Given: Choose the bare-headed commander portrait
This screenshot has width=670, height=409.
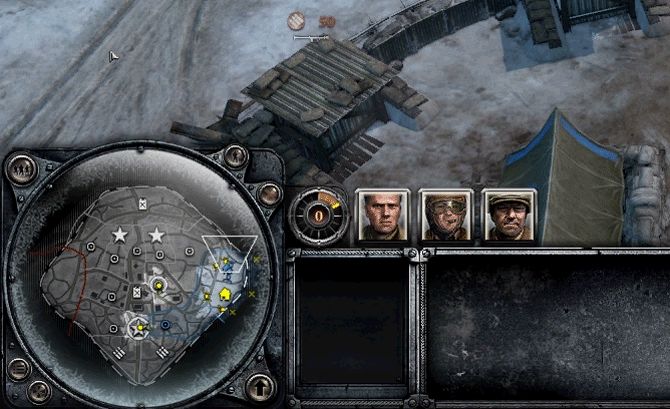Looking at the screenshot, I should click(x=380, y=216).
